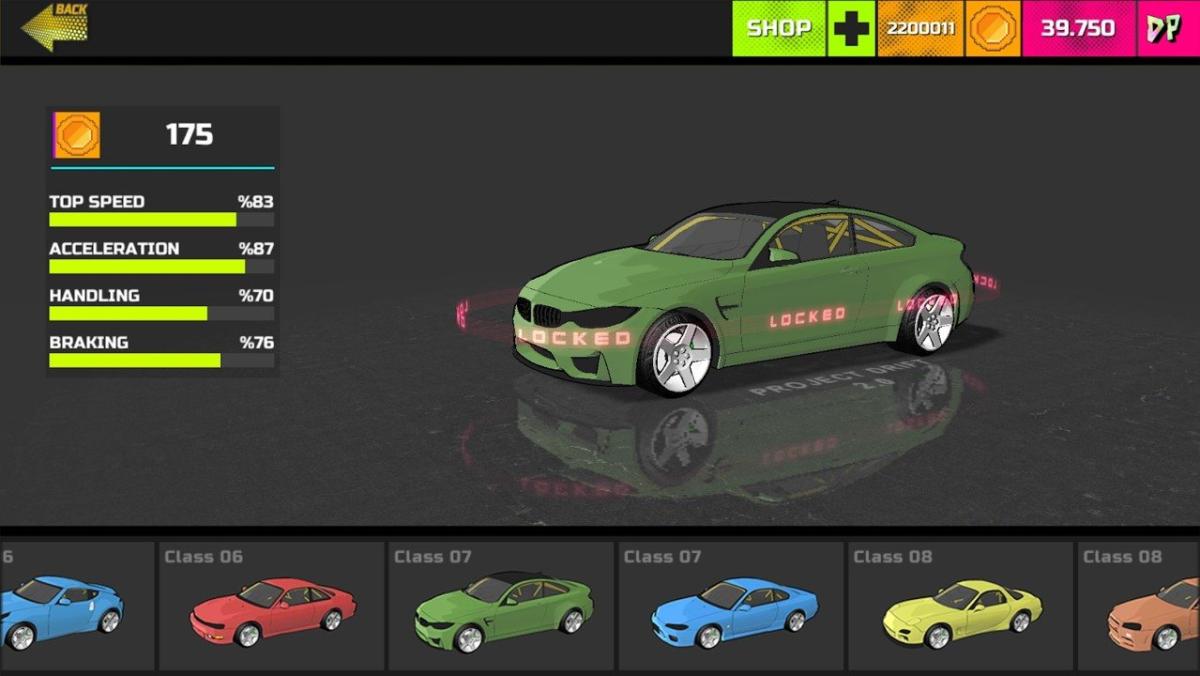Screen dimensions: 1200x676
Task: Choose the orange Class 08 car
Action: point(1150,606)
